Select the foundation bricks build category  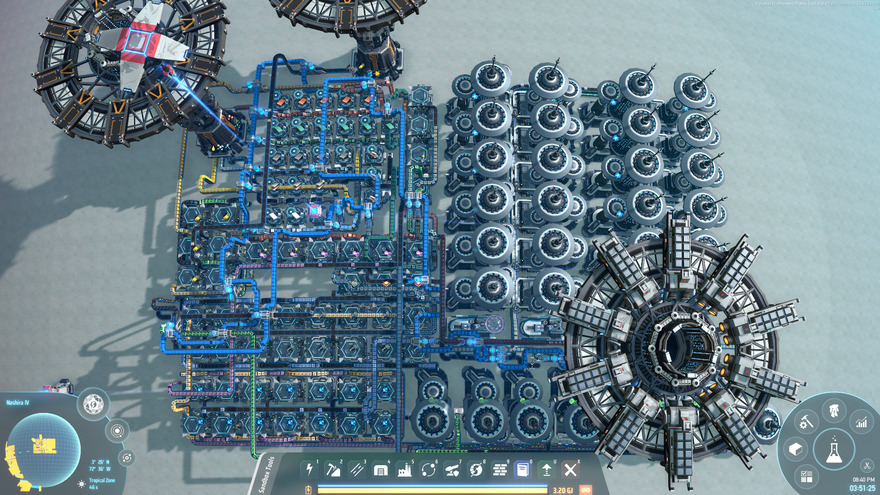(x=500, y=469)
